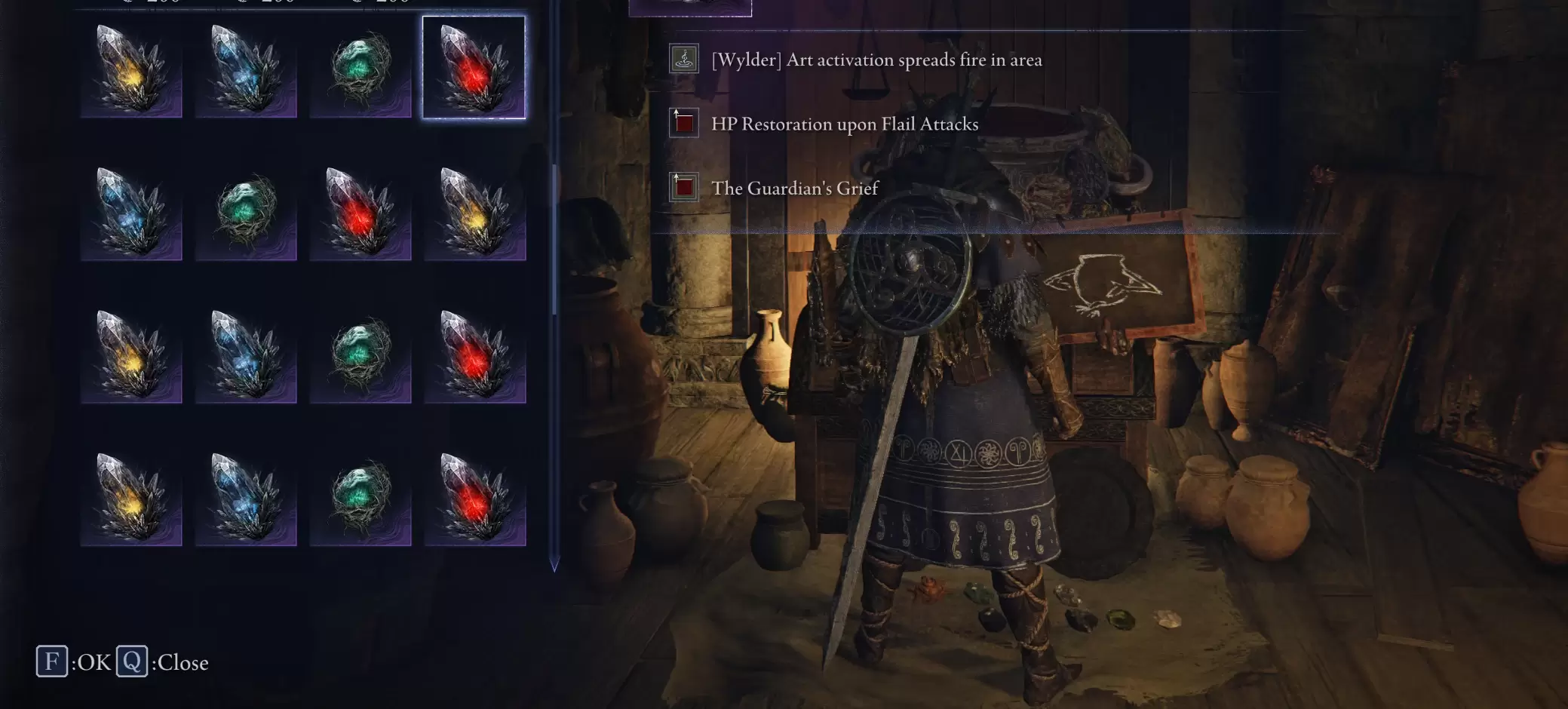Click the HP Restoration effect icon
Viewport: 1568px width, 709px height.
click(x=683, y=123)
